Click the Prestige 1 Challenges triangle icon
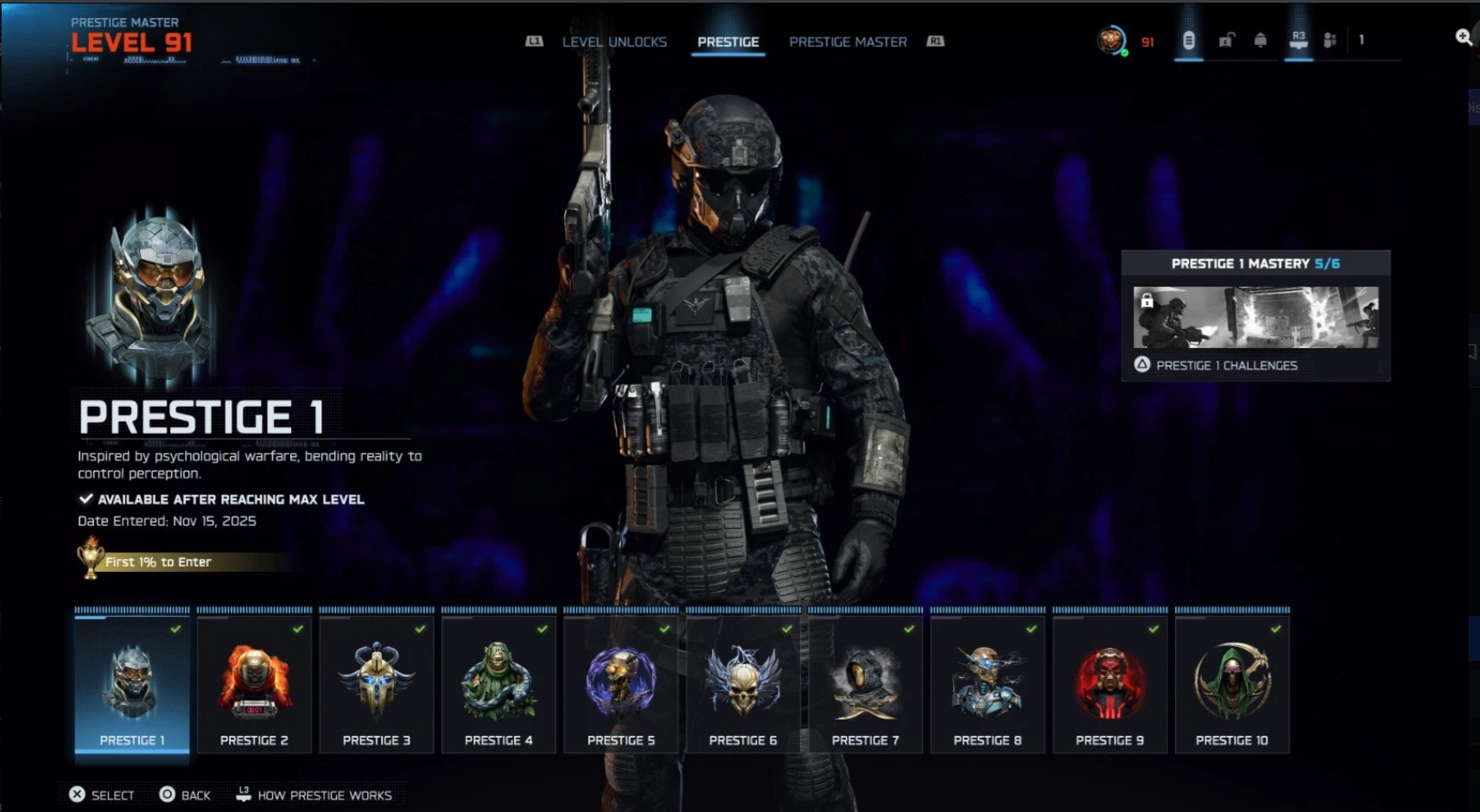 click(x=1141, y=365)
